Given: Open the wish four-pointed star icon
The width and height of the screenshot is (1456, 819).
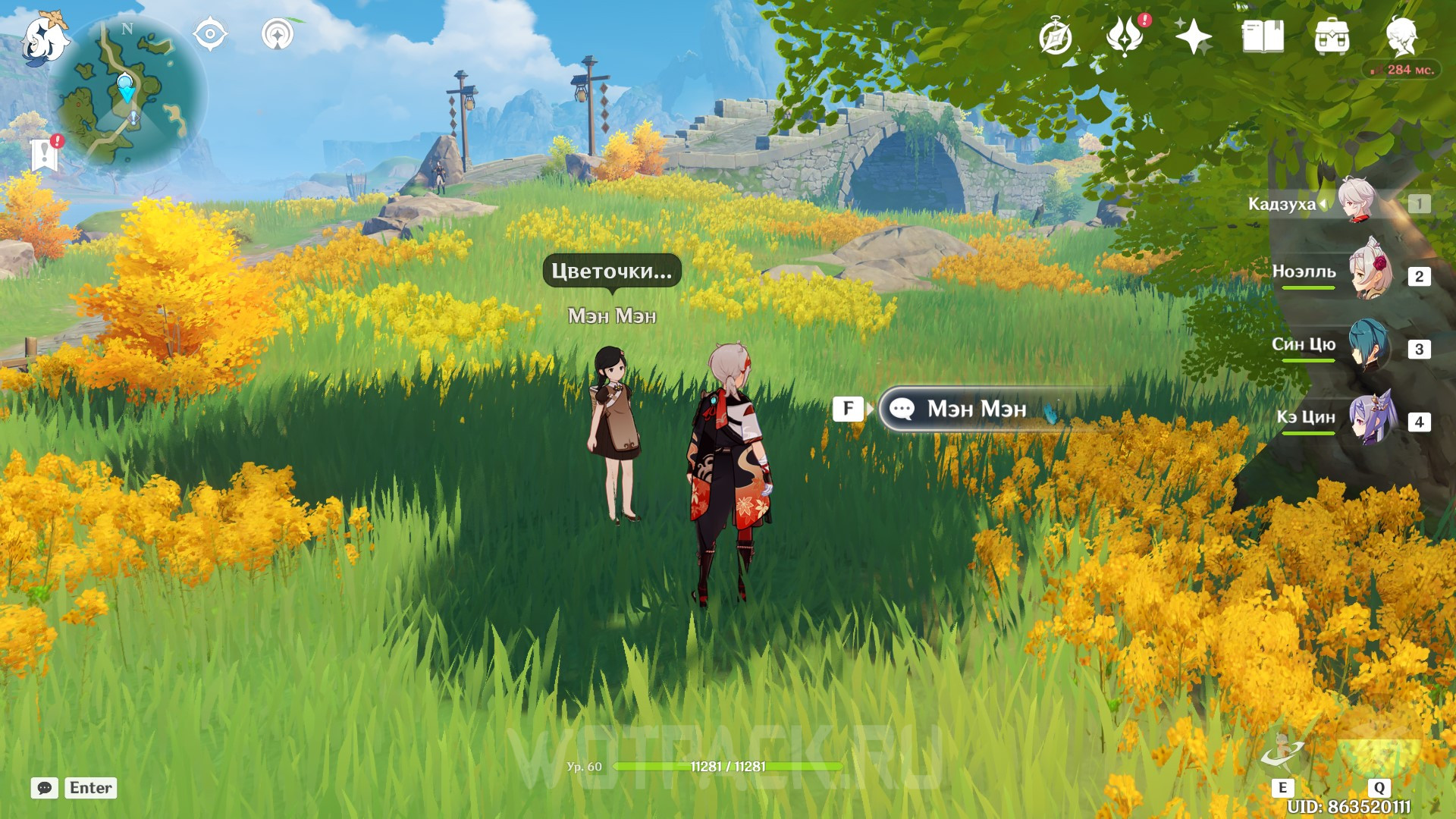Looking at the screenshot, I should [1193, 36].
